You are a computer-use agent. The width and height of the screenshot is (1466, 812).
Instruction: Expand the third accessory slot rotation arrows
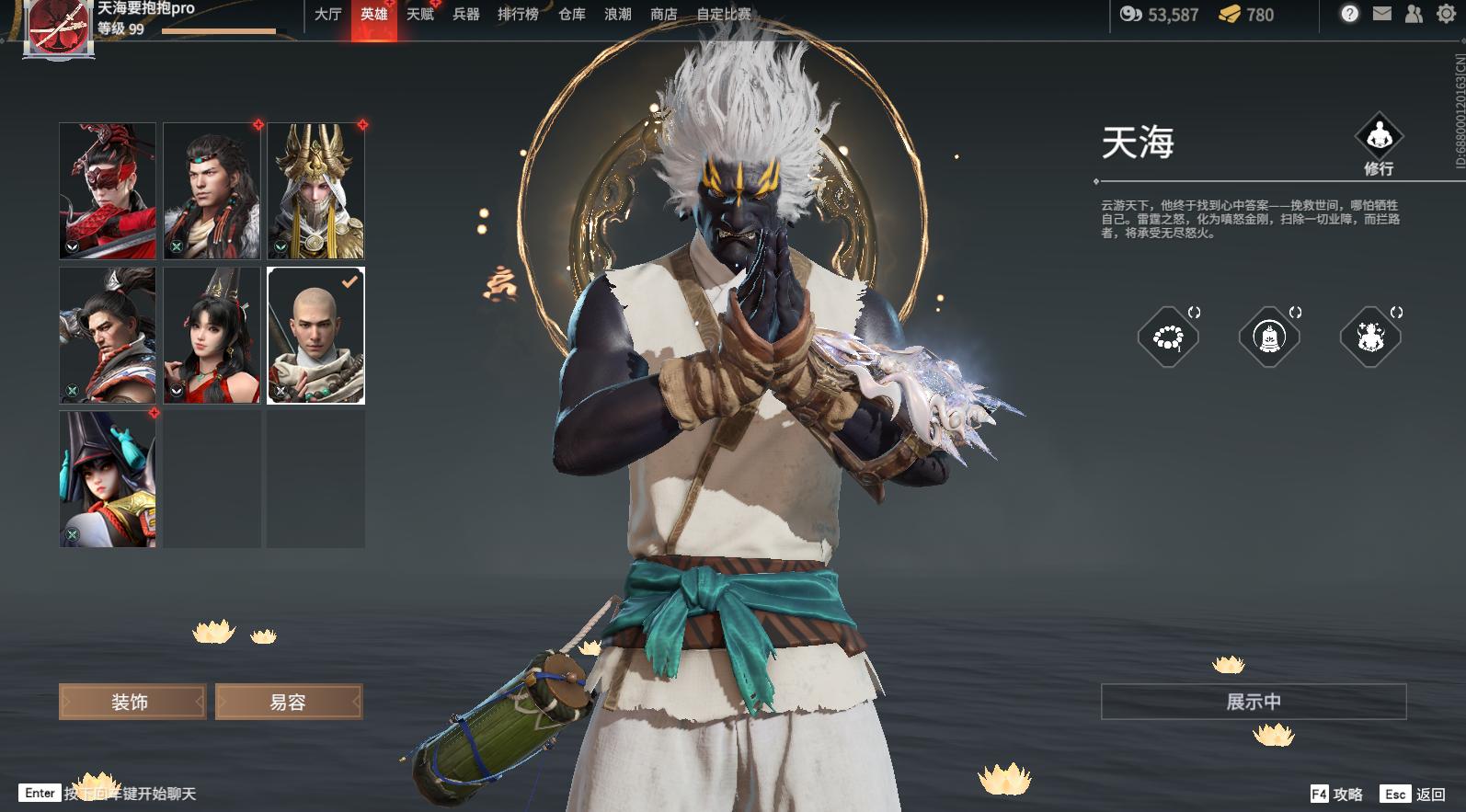tap(1395, 313)
